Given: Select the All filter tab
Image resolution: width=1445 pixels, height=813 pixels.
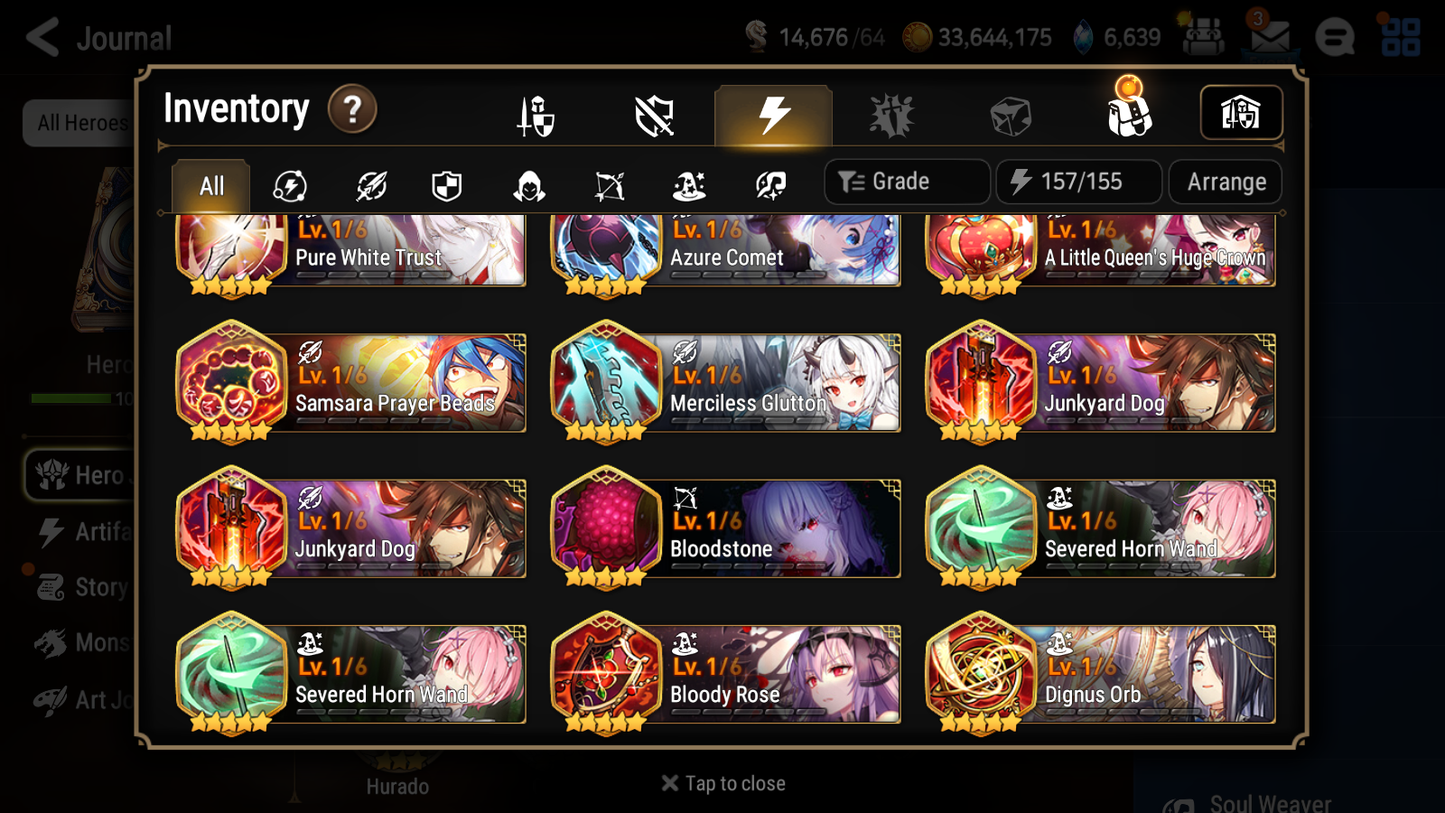Looking at the screenshot, I should click(x=209, y=182).
